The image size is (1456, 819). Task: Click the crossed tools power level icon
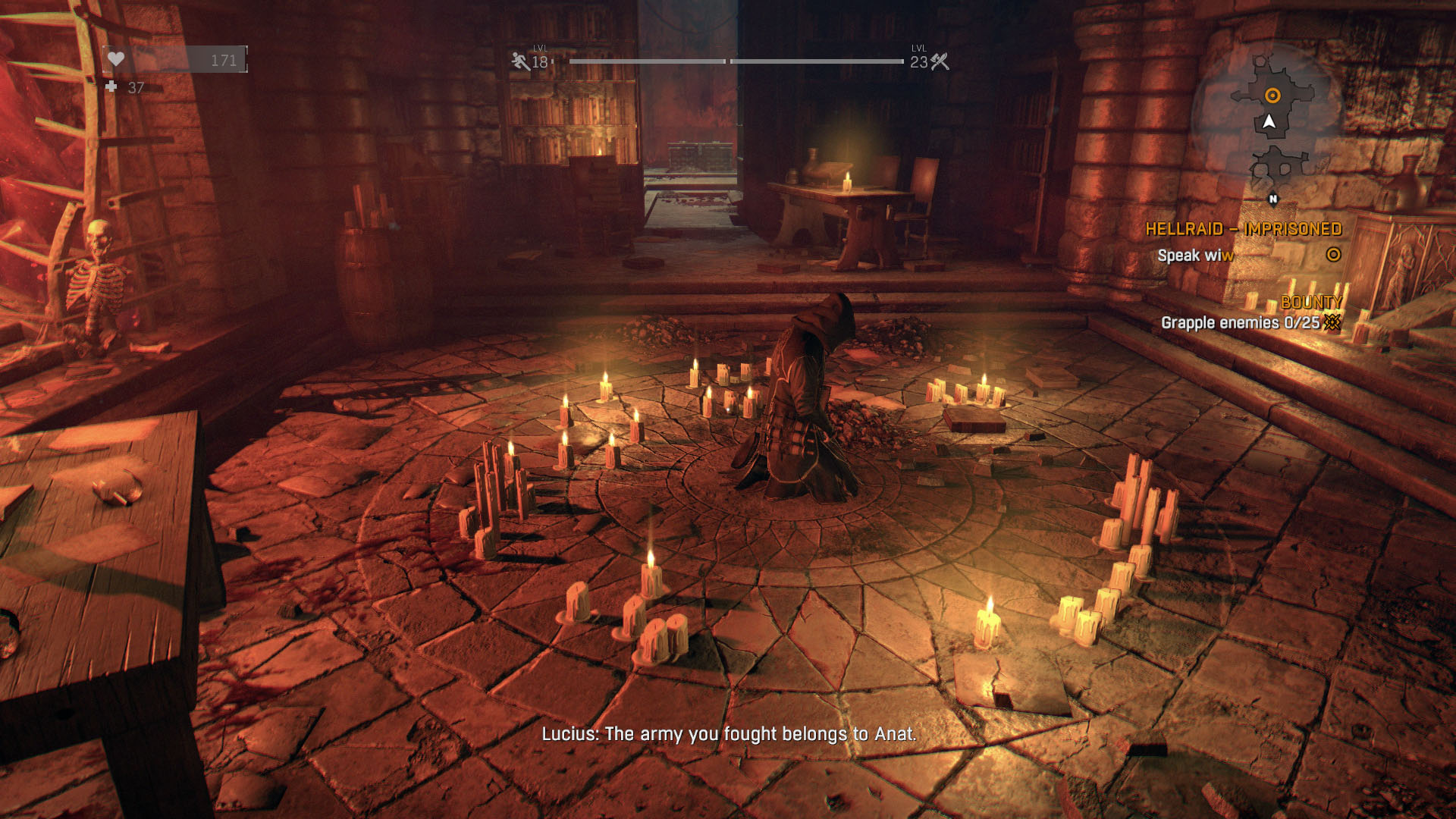tap(940, 61)
